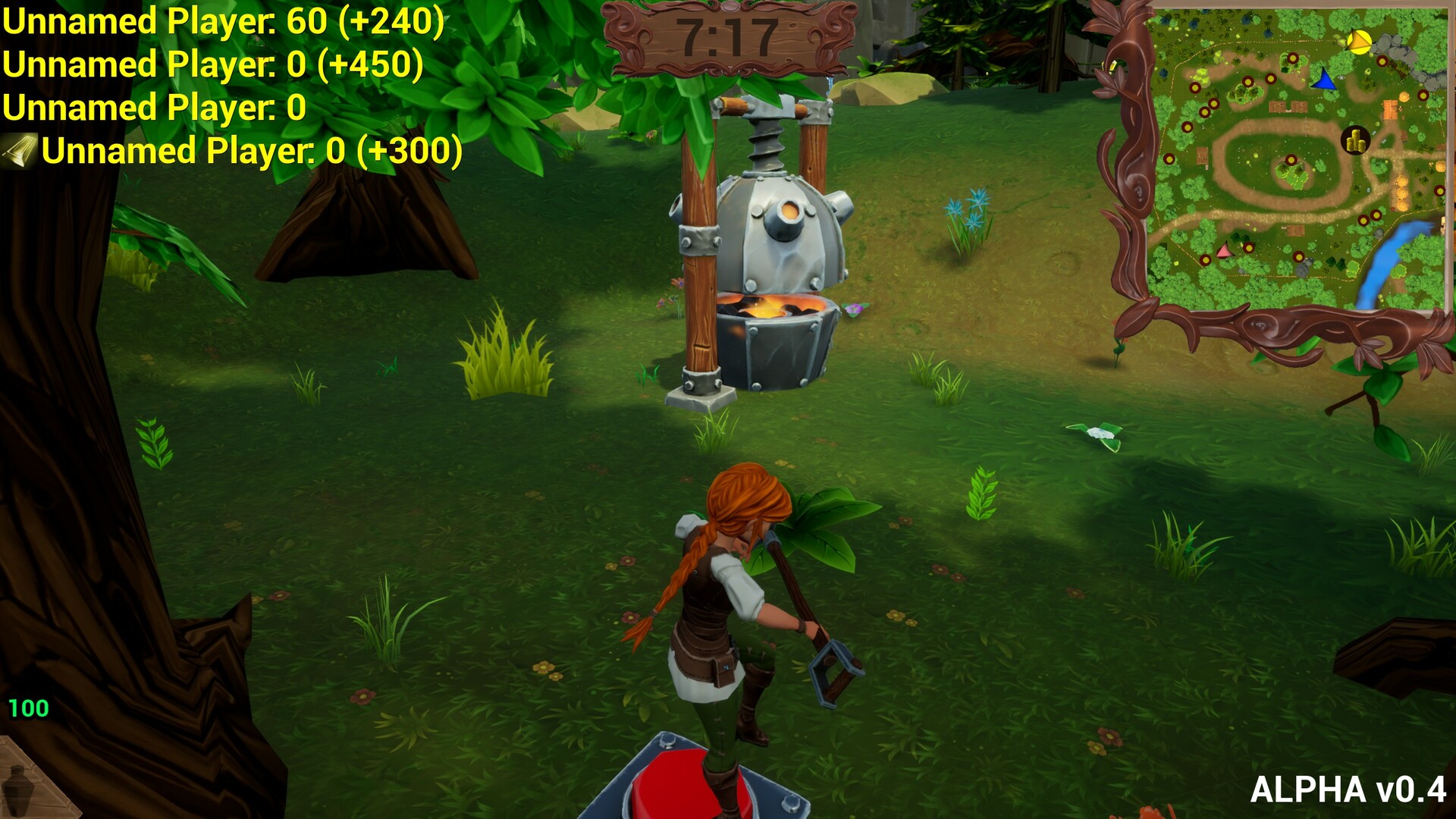The height and width of the screenshot is (819, 1456).
Task: Expand the scoreboard list of players
Action: click(220, 83)
